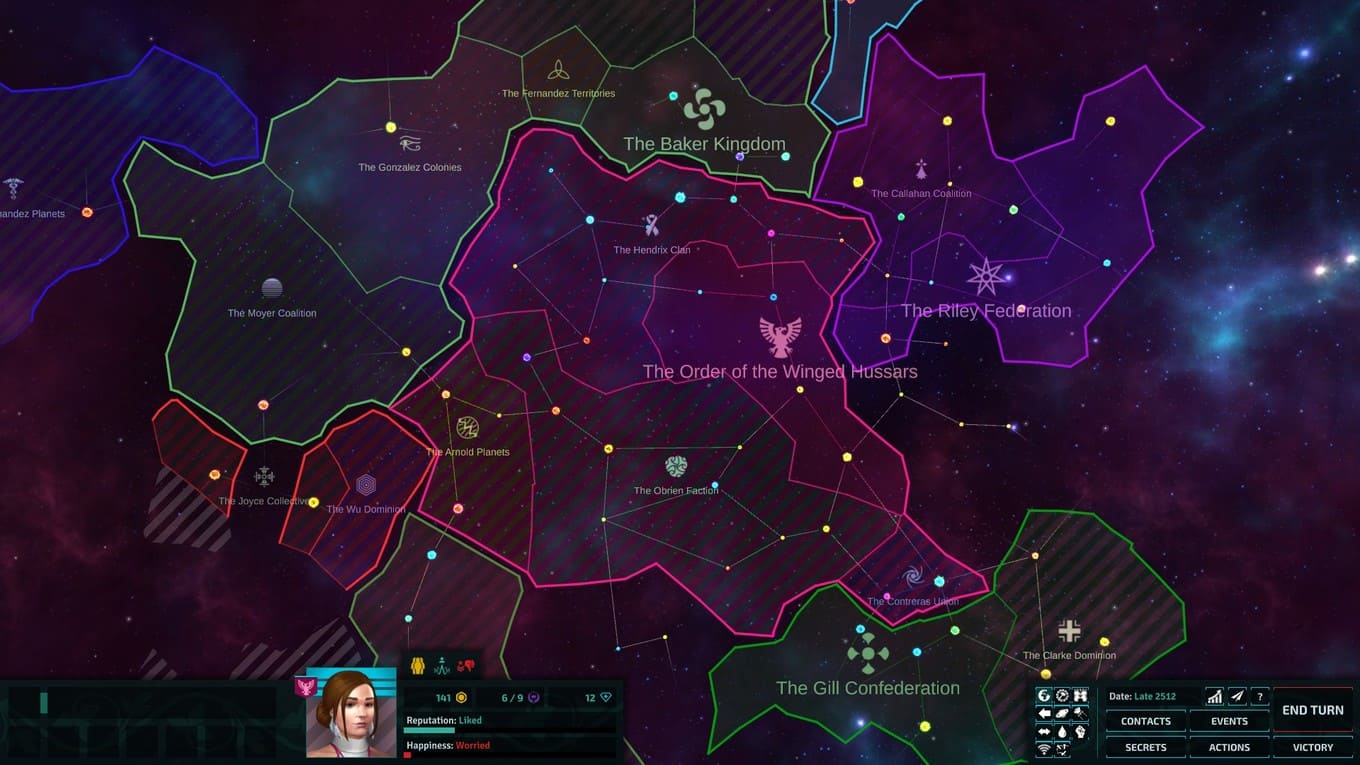The height and width of the screenshot is (765, 1360).
Task: Open the Events panel
Action: (1229, 721)
